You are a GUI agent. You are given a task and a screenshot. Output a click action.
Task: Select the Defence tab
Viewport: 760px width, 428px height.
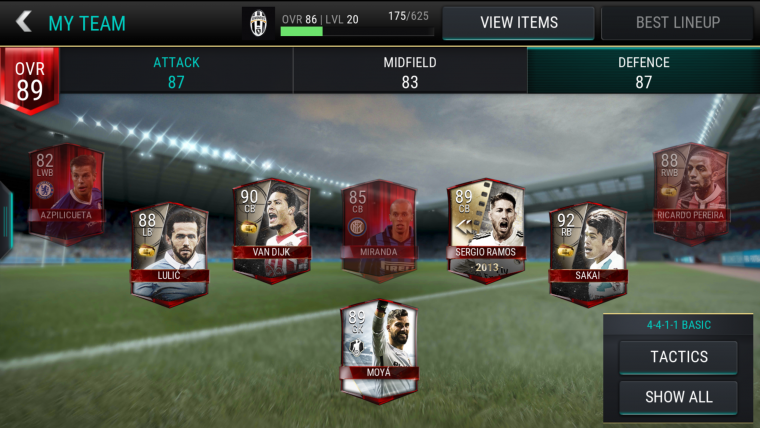pos(643,72)
